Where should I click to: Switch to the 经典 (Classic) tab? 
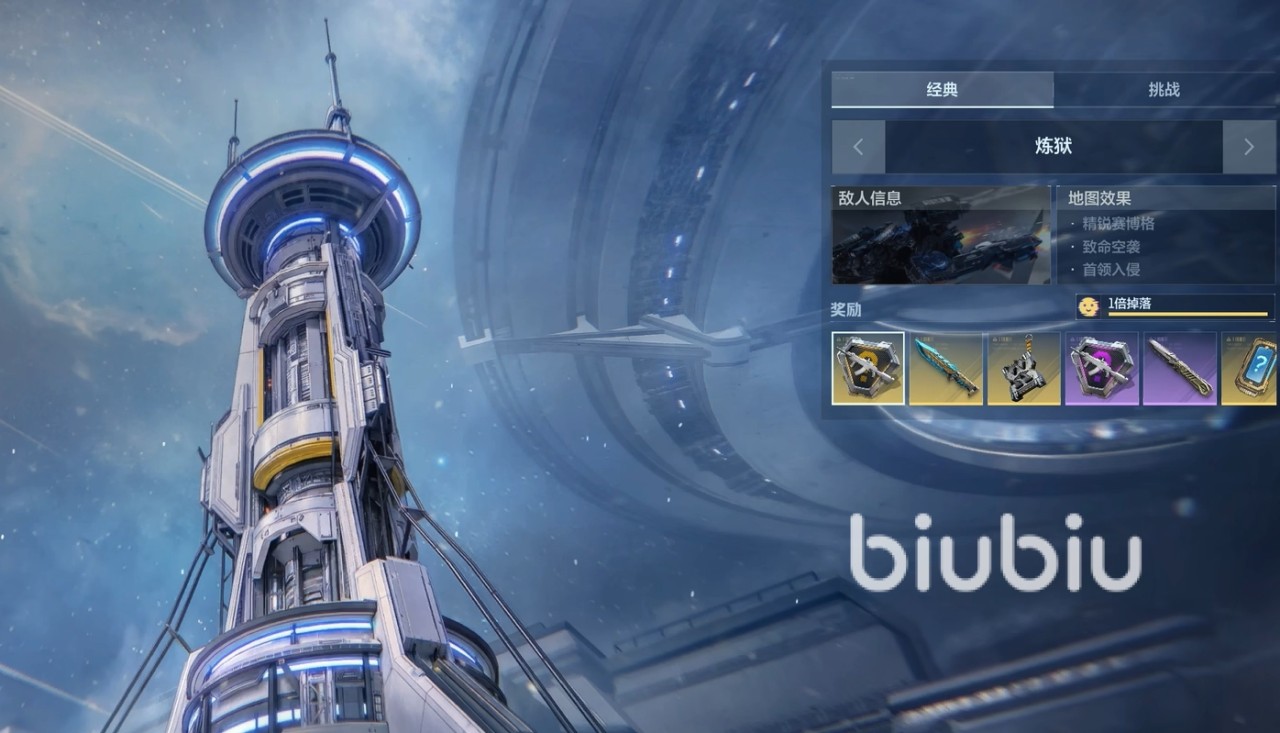click(x=941, y=90)
